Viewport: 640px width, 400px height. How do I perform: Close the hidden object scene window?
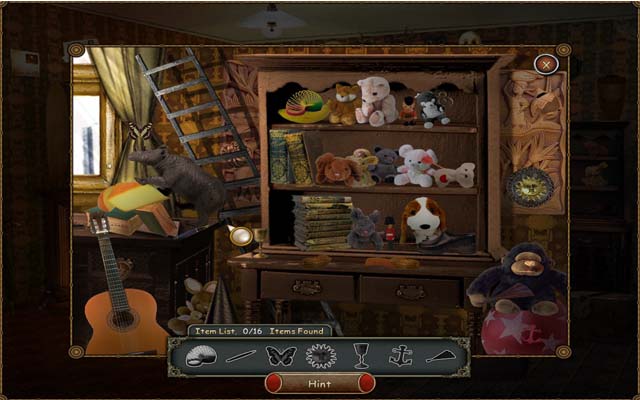pyautogui.click(x=545, y=65)
